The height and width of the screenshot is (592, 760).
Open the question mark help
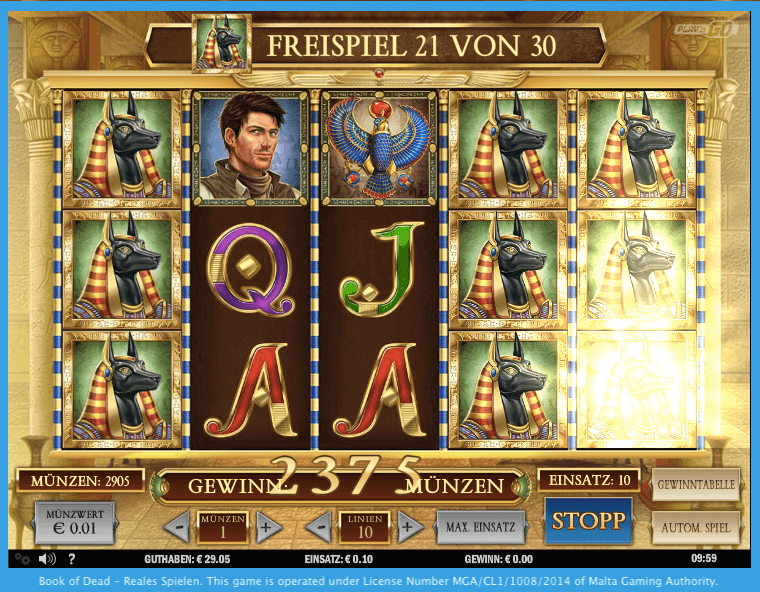click(x=71, y=559)
